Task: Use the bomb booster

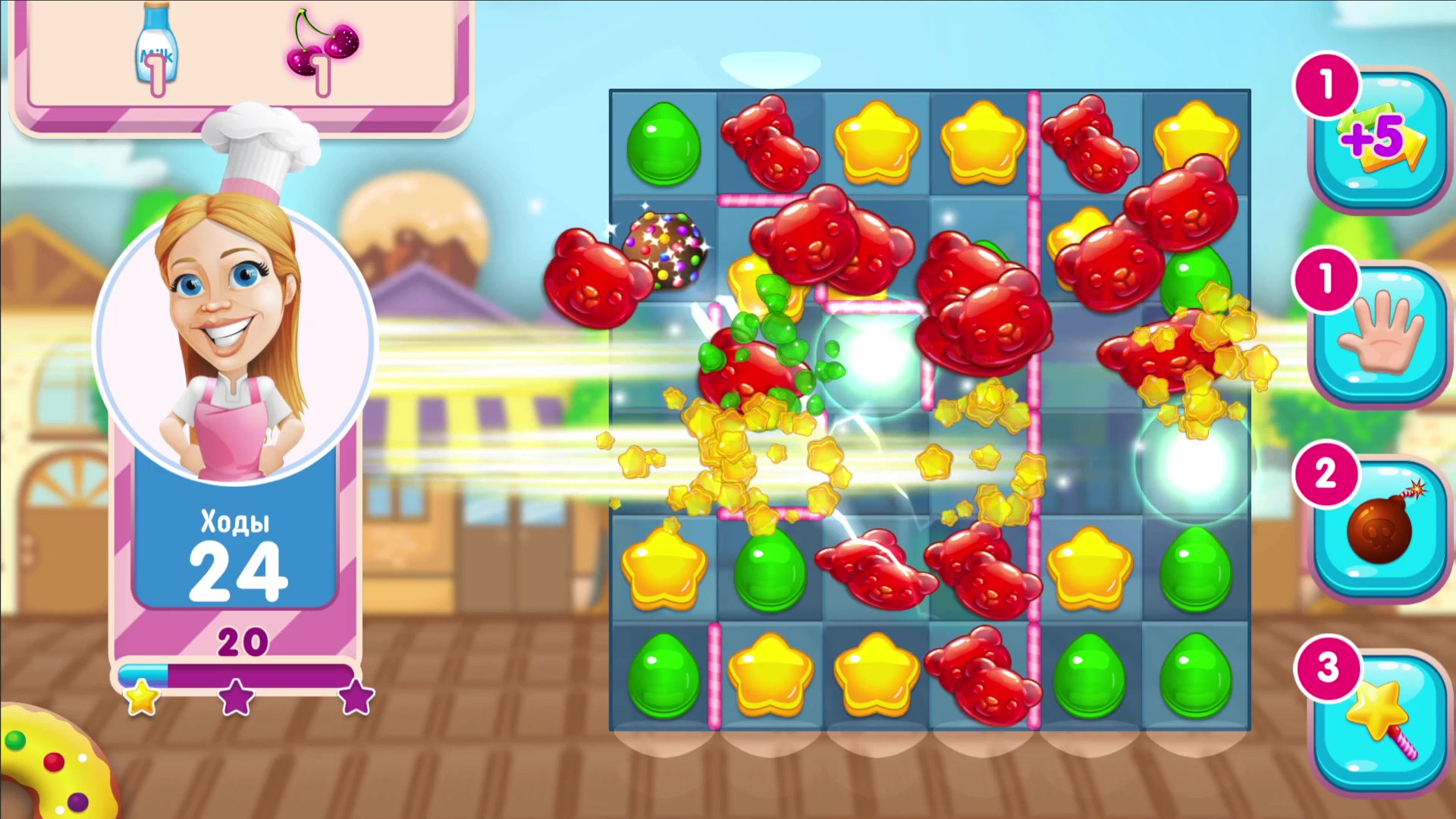Action: pyautogui.click(x=1379, y=527)
